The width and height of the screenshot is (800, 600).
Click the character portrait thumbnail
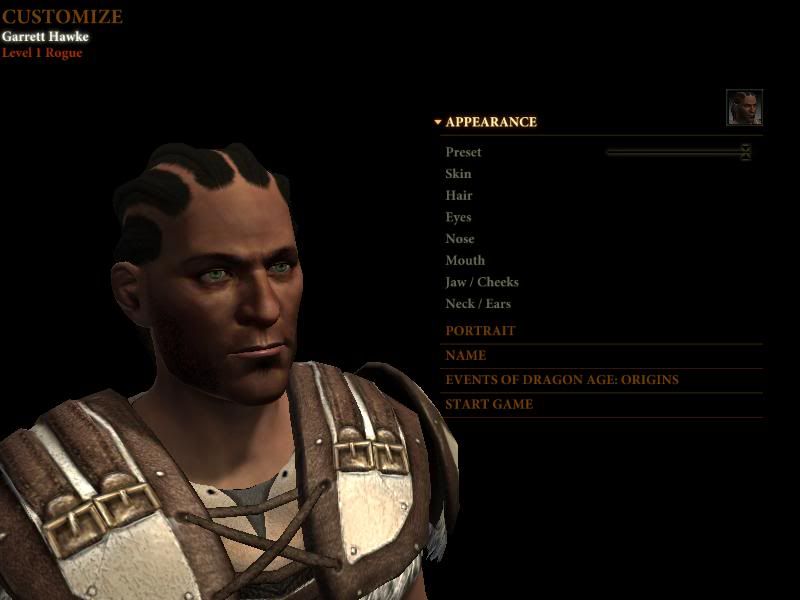(744, 108)
